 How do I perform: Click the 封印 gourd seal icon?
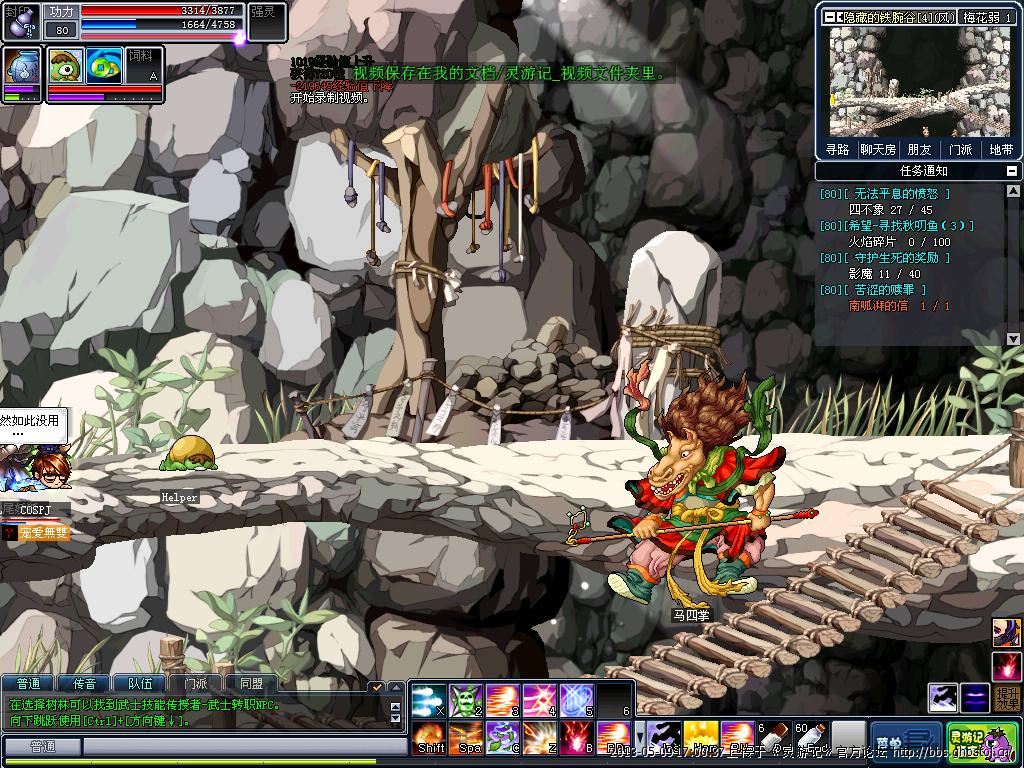point(21,19)
